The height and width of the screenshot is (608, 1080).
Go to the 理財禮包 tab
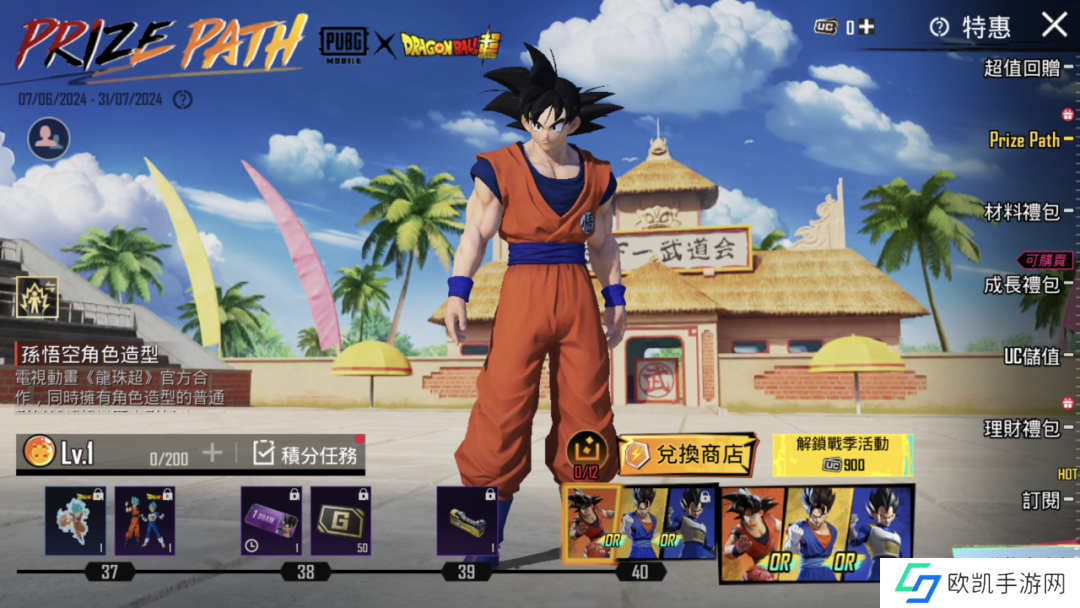point(1021,429)
